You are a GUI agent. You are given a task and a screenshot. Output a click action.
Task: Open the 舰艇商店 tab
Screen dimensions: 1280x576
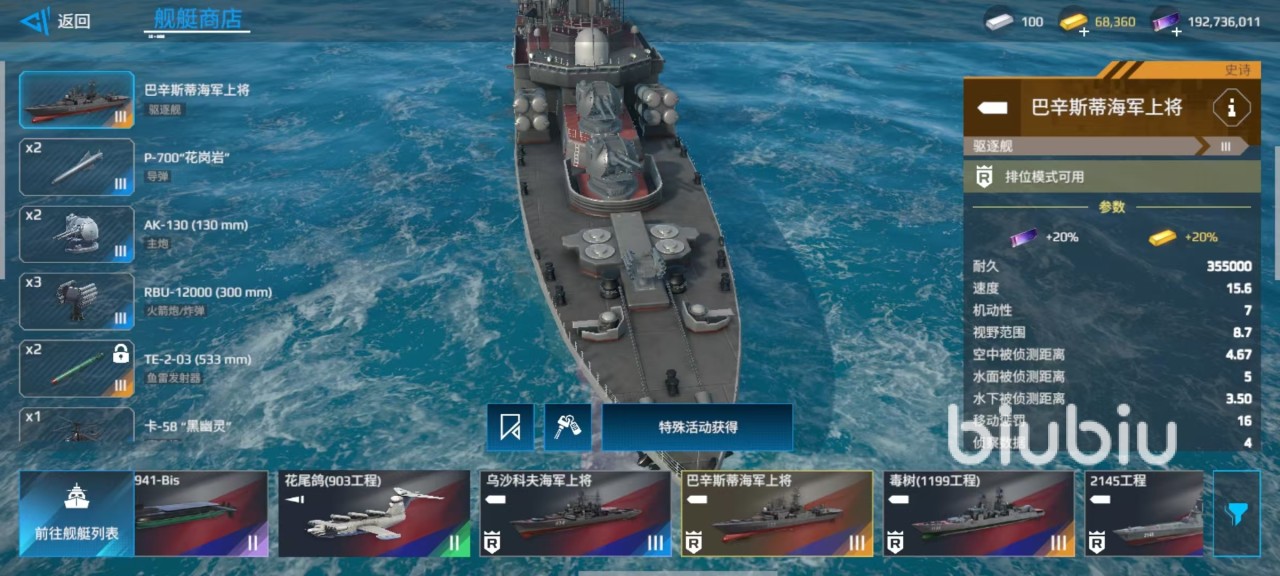pos(197,18)
